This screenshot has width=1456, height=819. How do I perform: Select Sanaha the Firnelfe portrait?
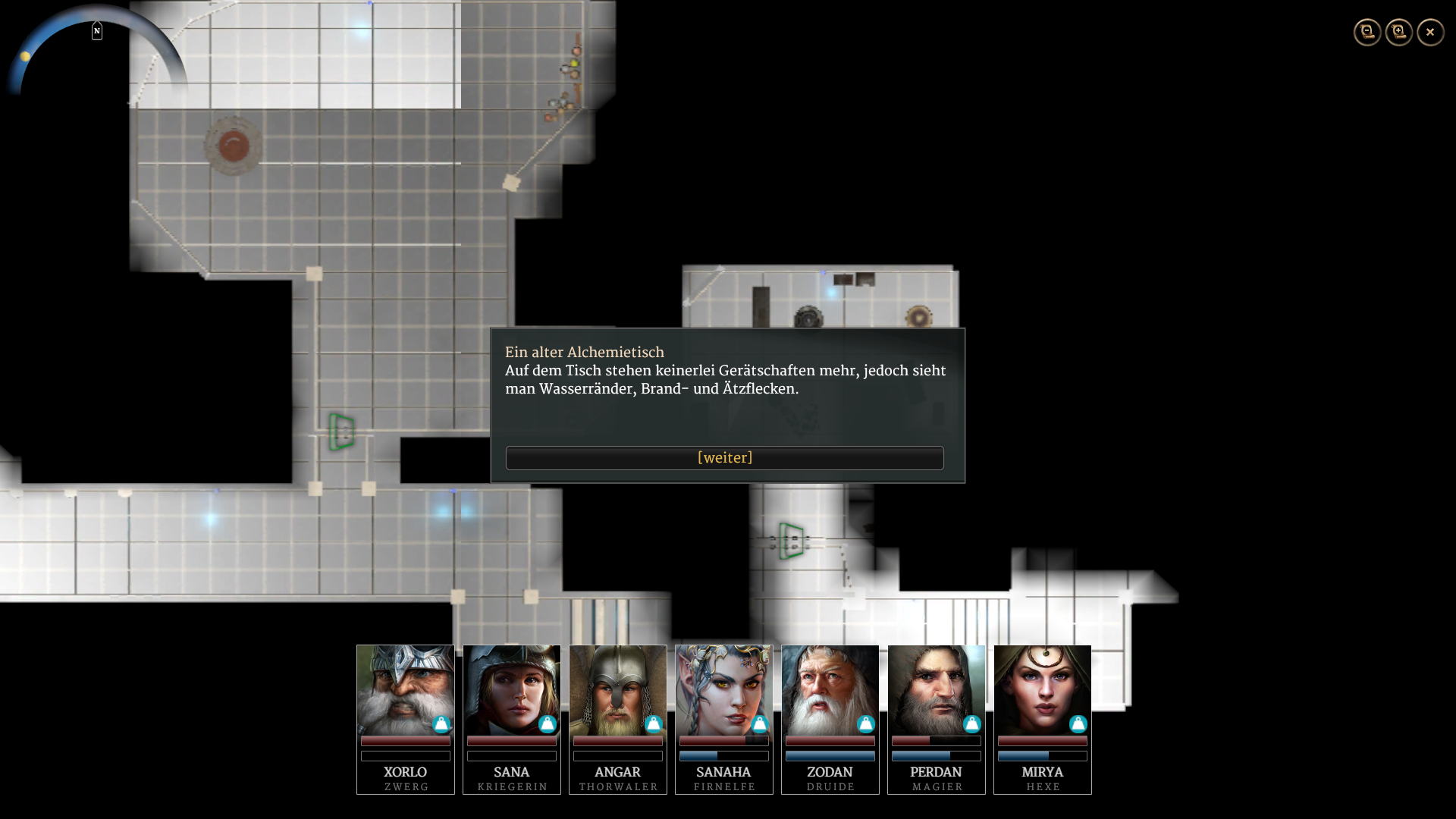[x=724, y=690]
